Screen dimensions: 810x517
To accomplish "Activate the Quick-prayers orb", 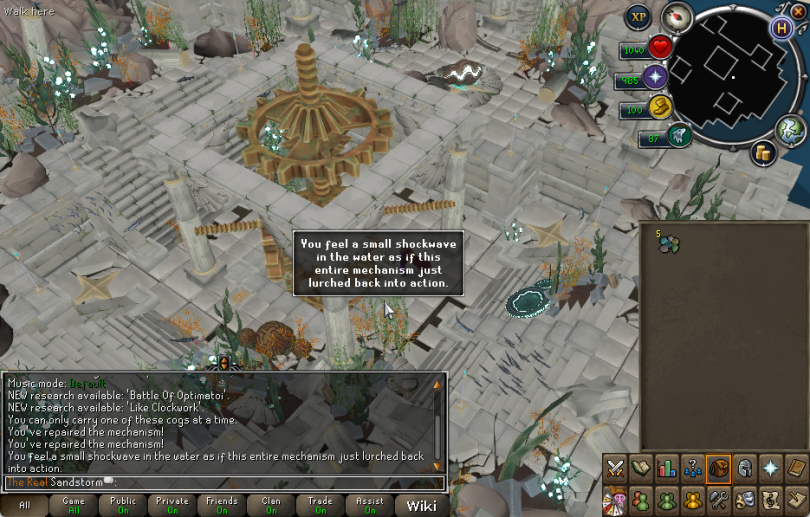I will (x=656, y=77).
